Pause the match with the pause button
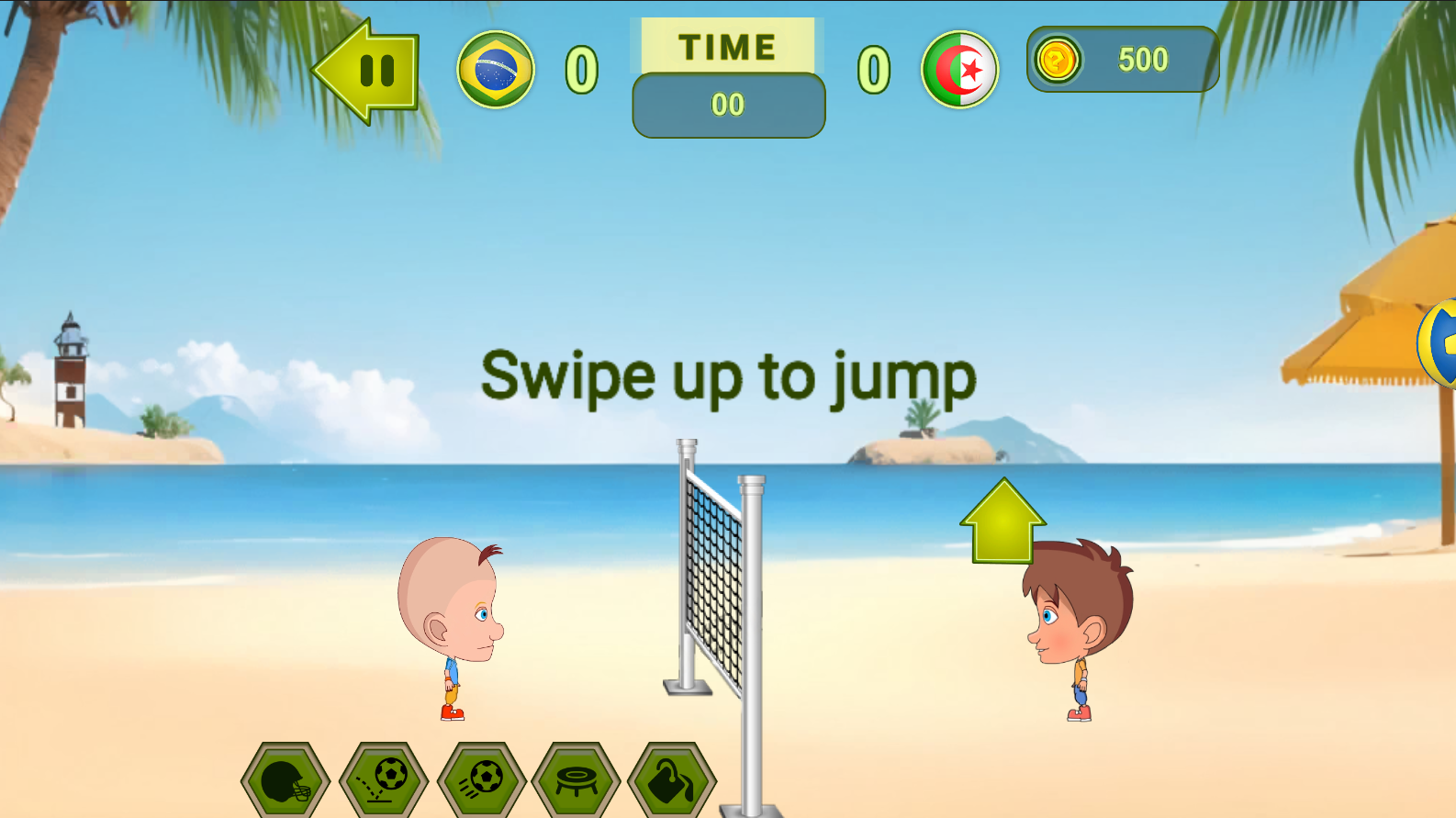This screenshot has height=818, width=1456. [375, 70]
